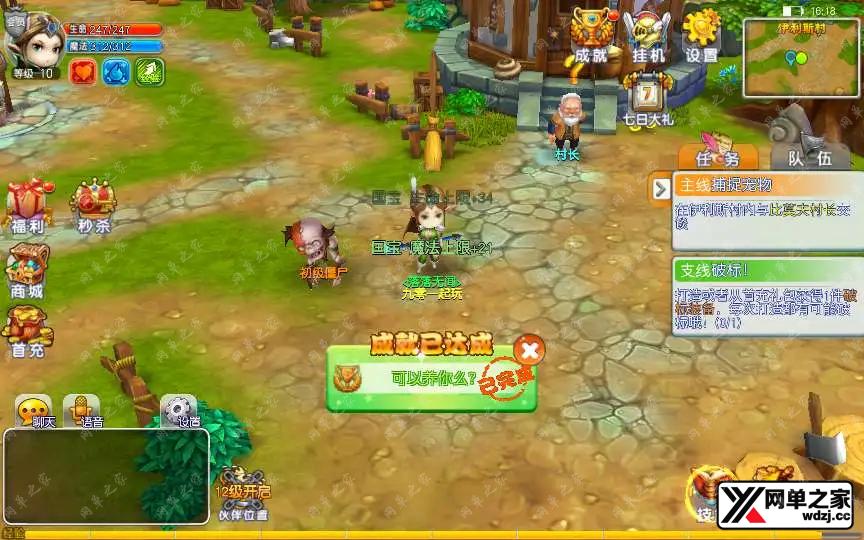Screen dimensions: 864x540
Task: Activate the 语音 voice microphone button
Action: [x=81, y=411]
